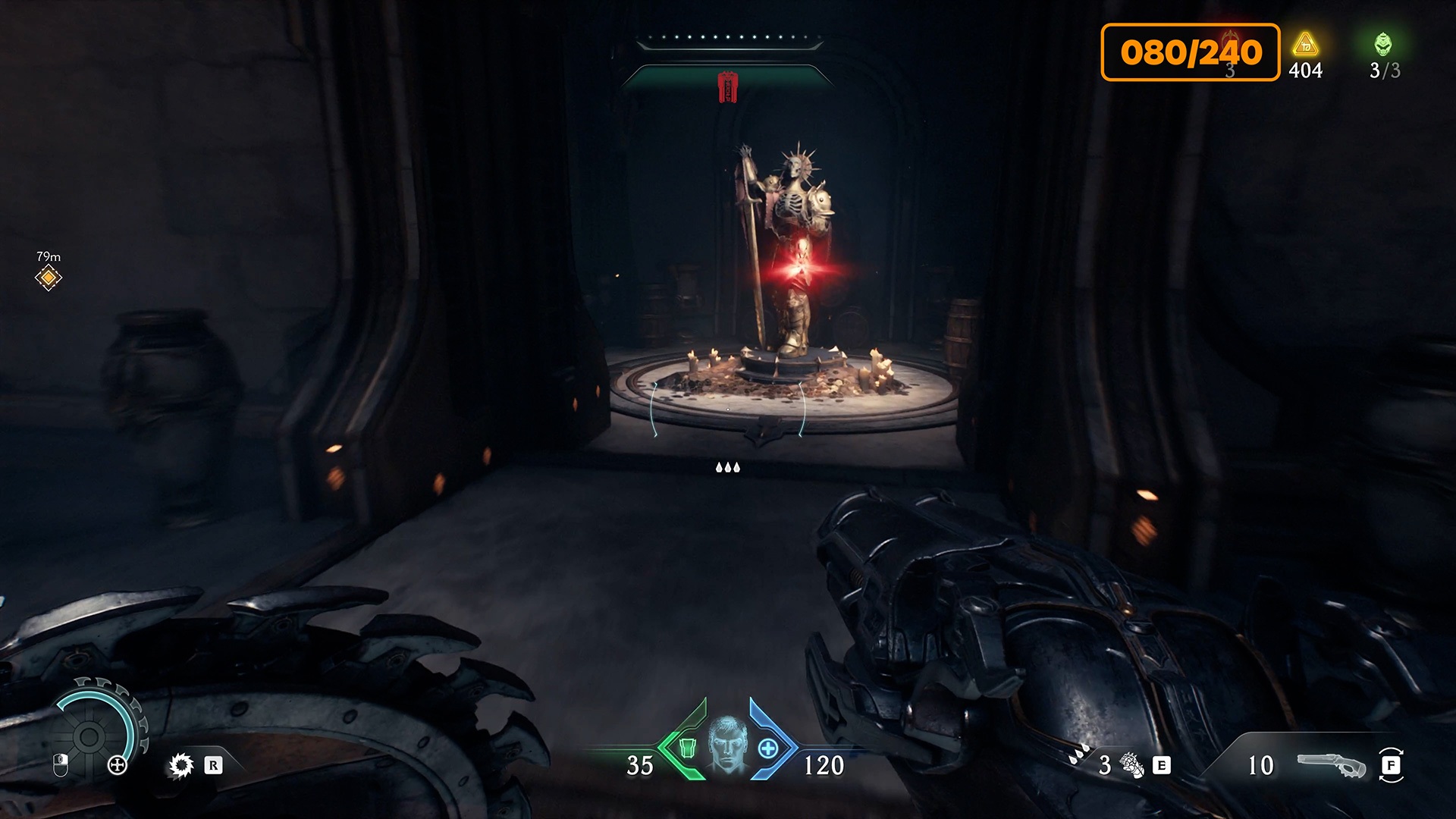This screenshot has height=819, width=1456.
Task: Activate the shield rune spiked icon
Action: coord(181,765)
